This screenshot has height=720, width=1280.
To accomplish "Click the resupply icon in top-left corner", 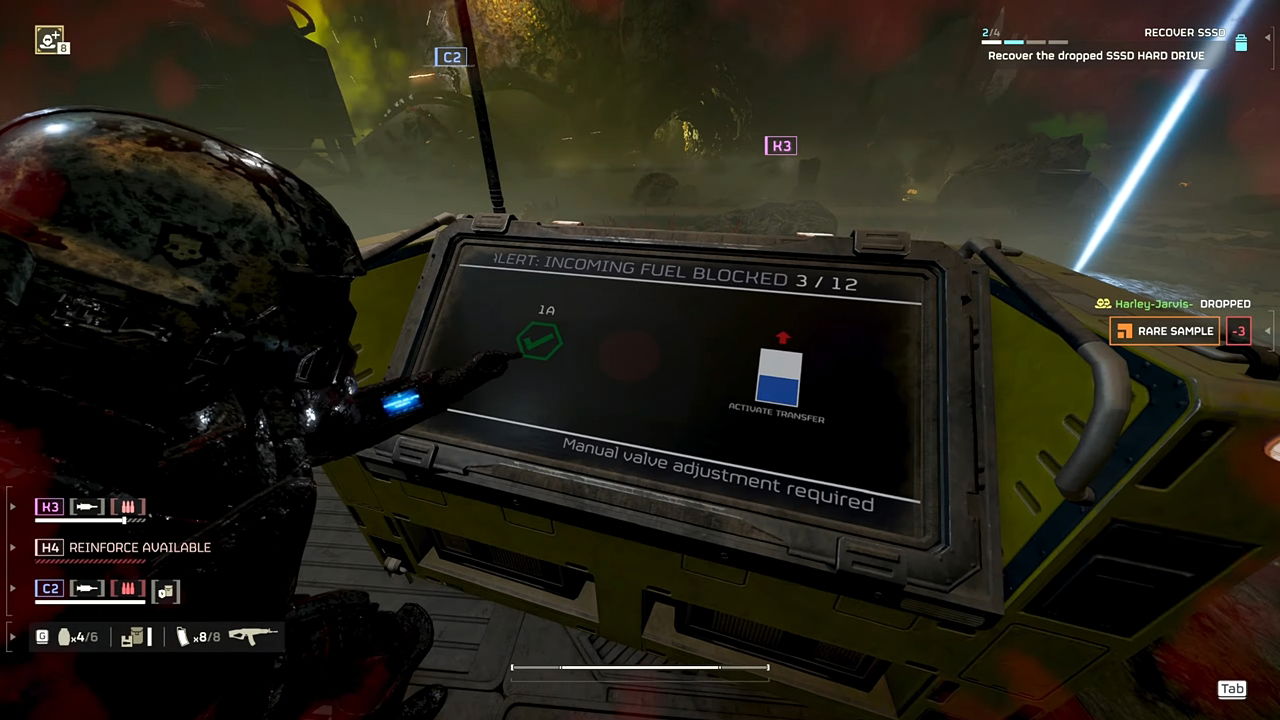I will point(49,39).
